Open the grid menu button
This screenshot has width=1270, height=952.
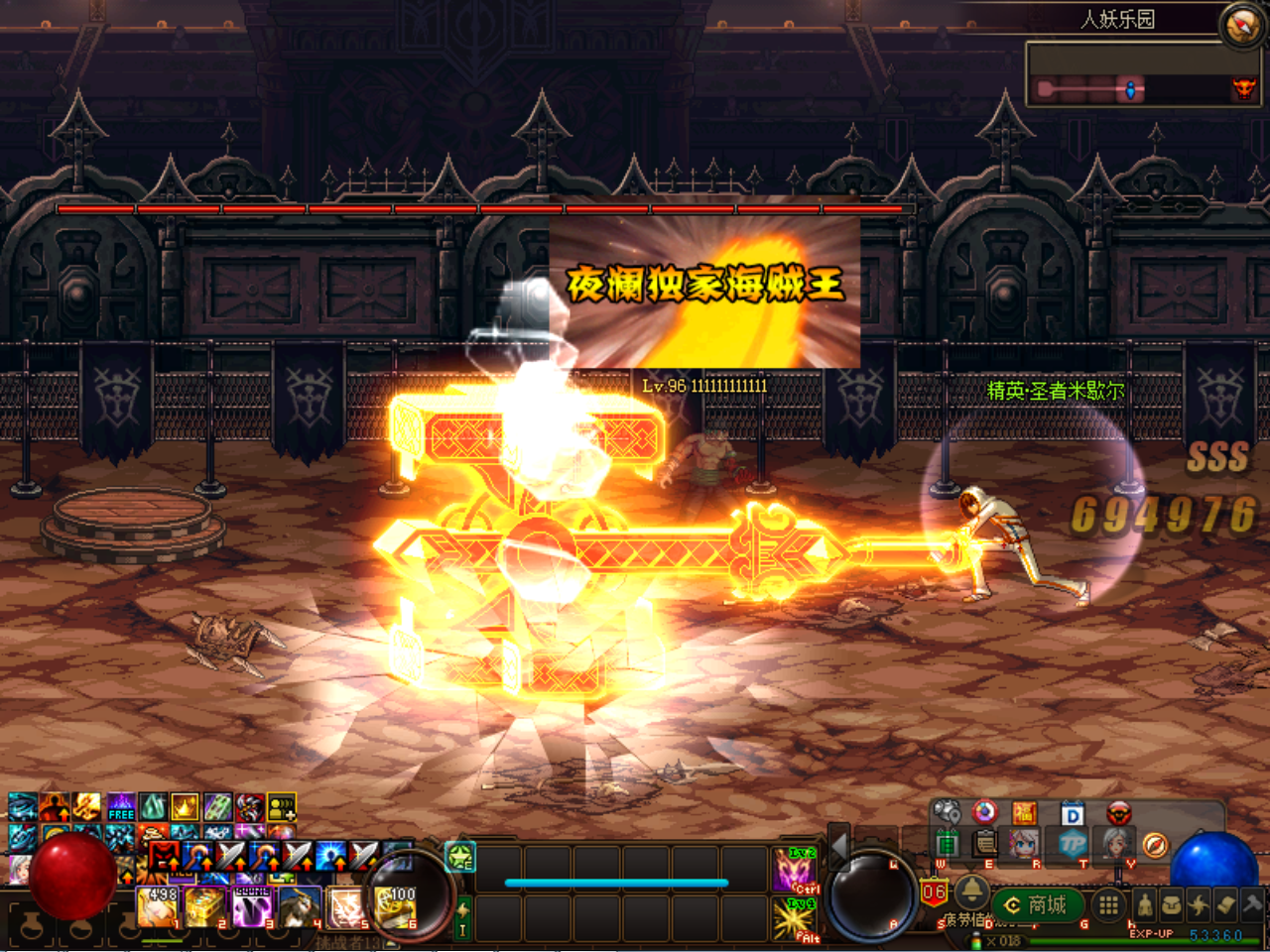click(1108, 905)
